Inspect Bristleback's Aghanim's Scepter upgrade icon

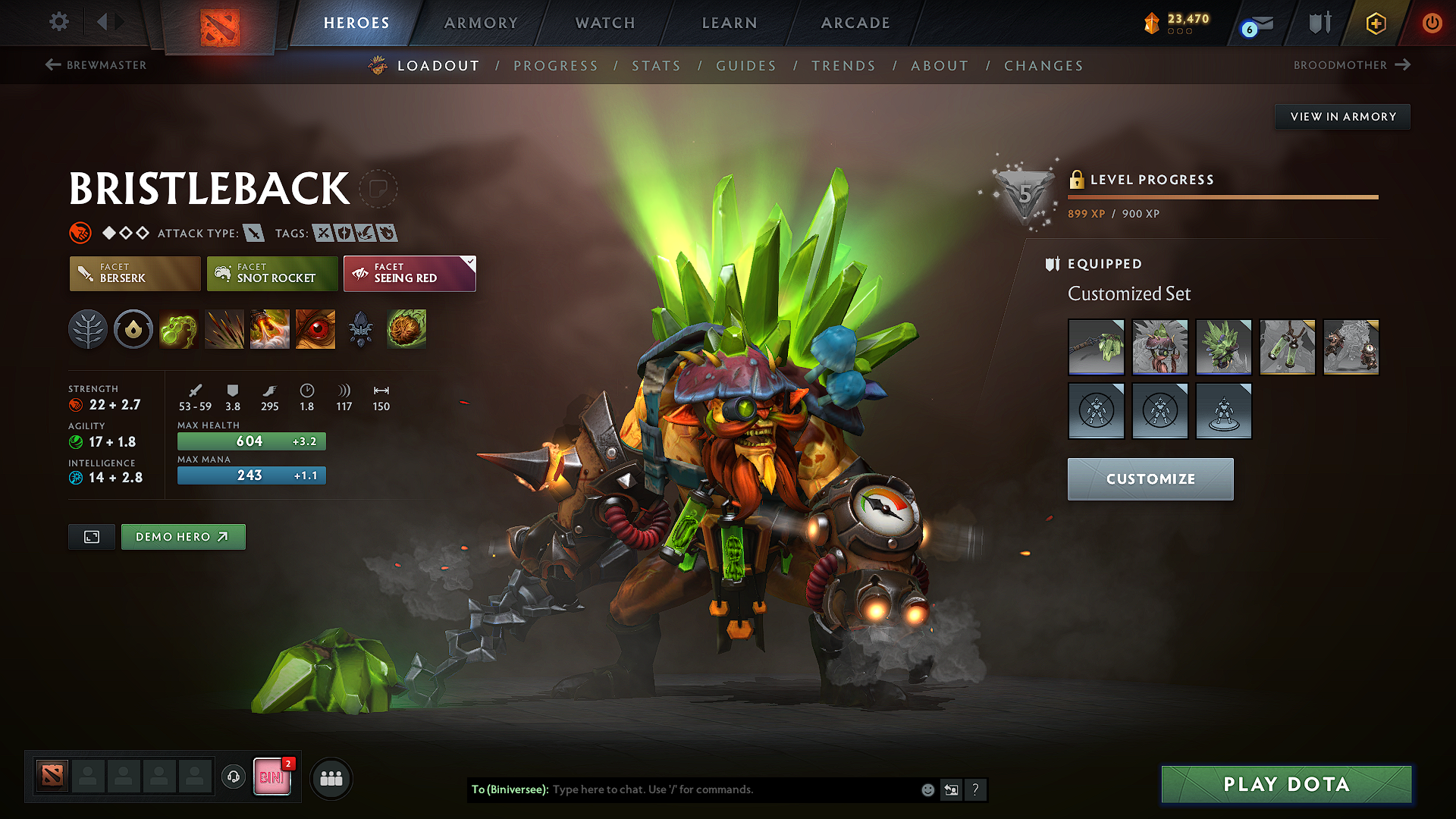click(361, 329)
